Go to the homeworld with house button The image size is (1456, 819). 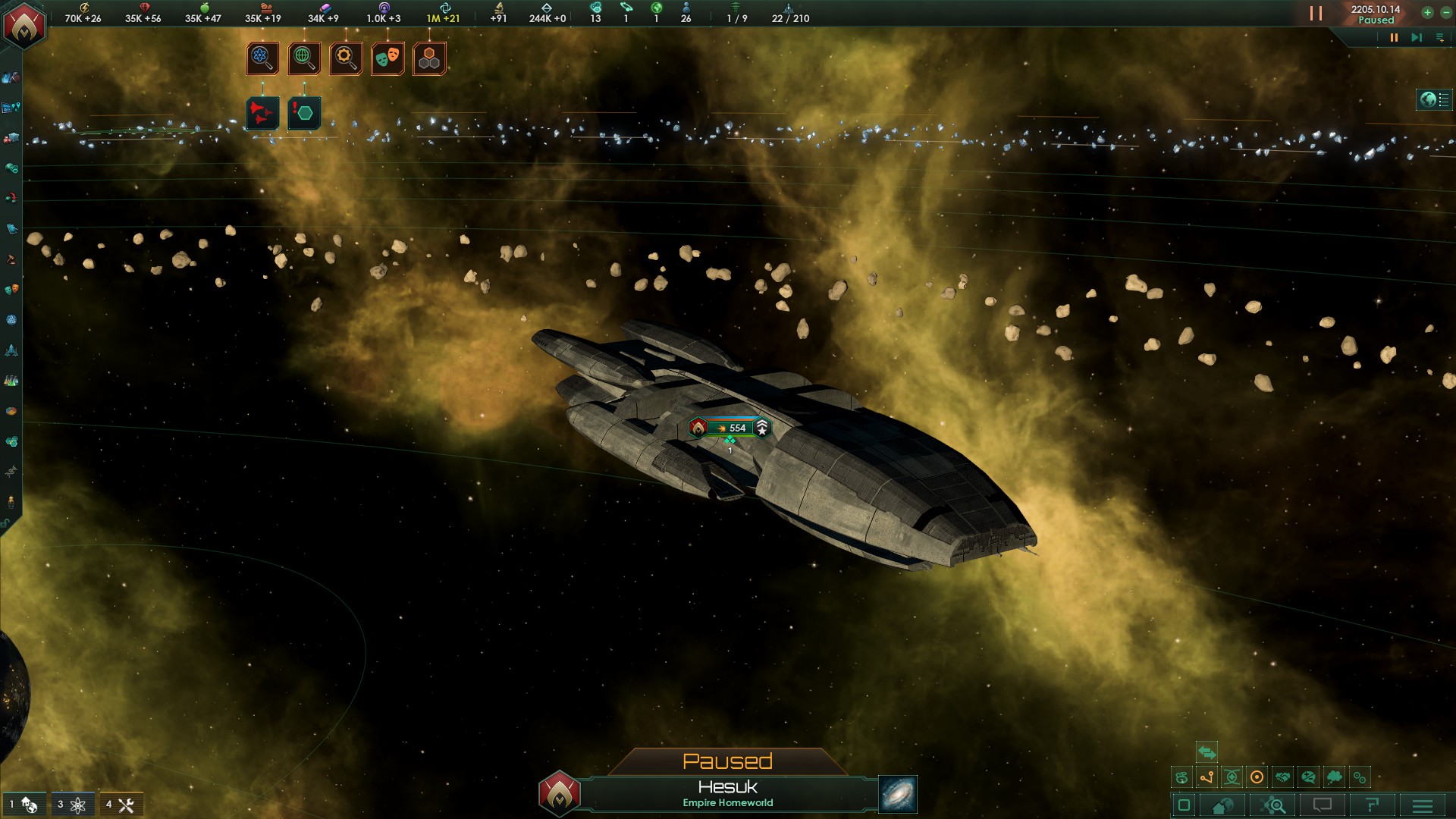coord(1222,805)
